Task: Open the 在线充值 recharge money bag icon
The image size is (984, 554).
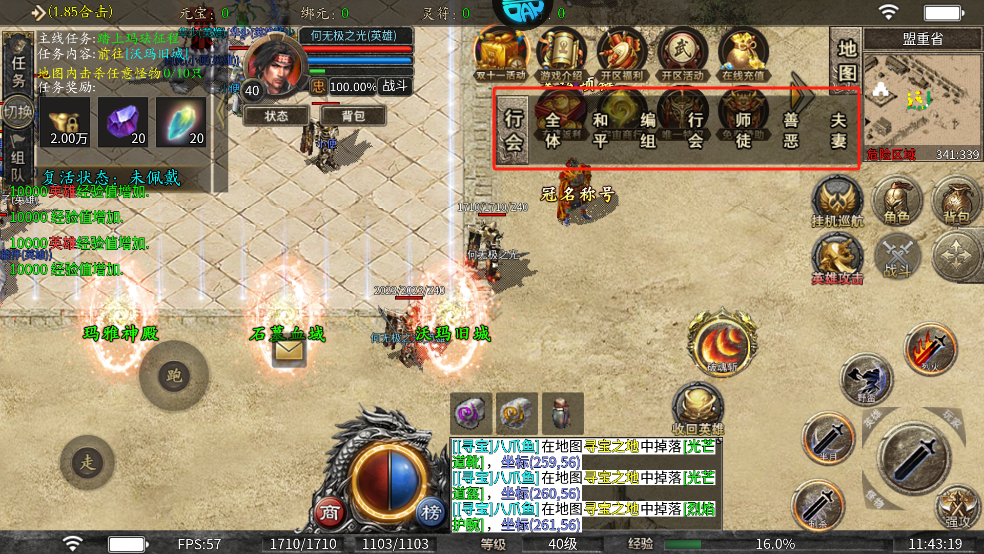Action: 741,52
